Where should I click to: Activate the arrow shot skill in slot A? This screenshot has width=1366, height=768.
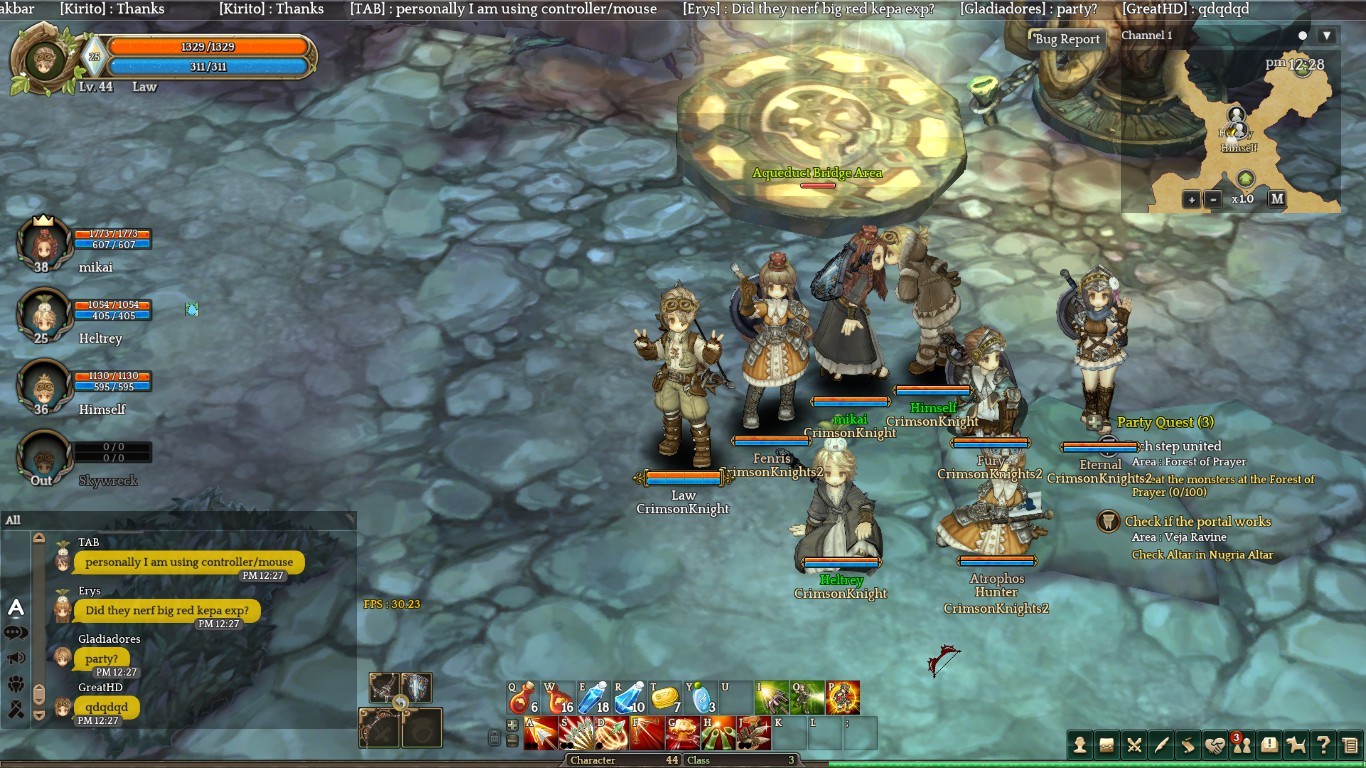pyautogui.click(x=541, y=734)
